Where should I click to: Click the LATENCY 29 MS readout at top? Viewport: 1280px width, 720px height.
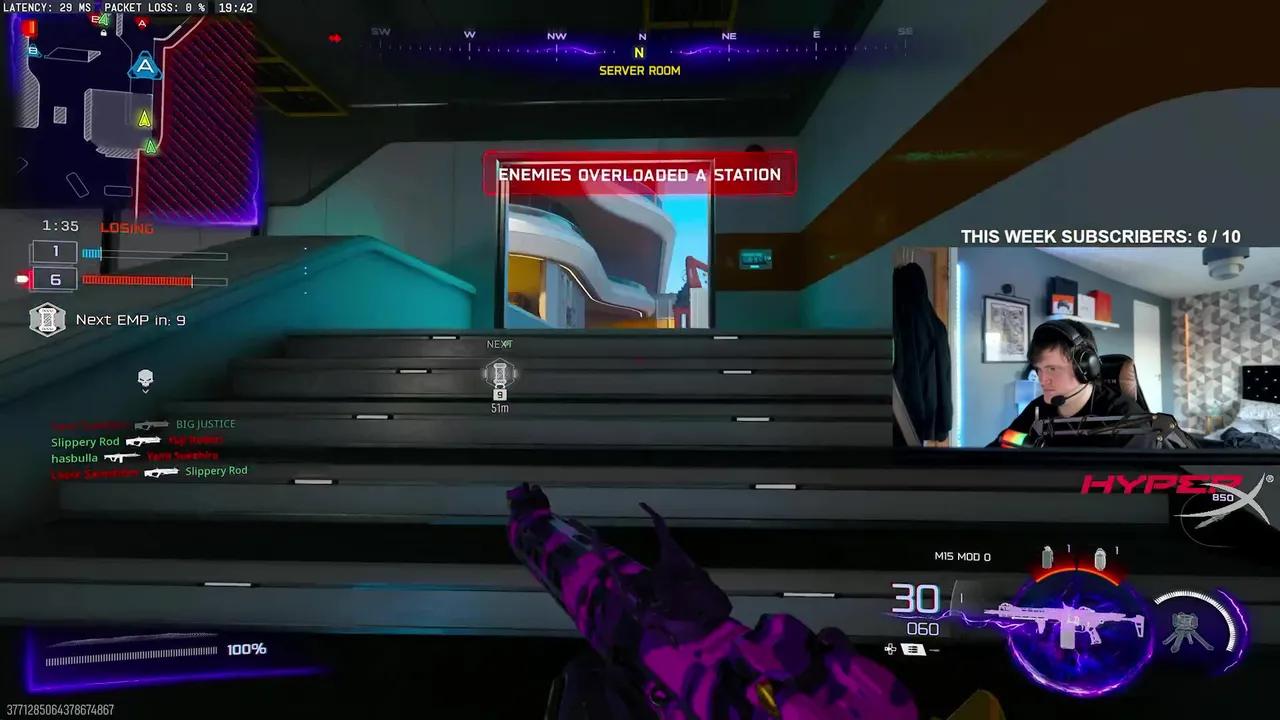coord(45,7)
